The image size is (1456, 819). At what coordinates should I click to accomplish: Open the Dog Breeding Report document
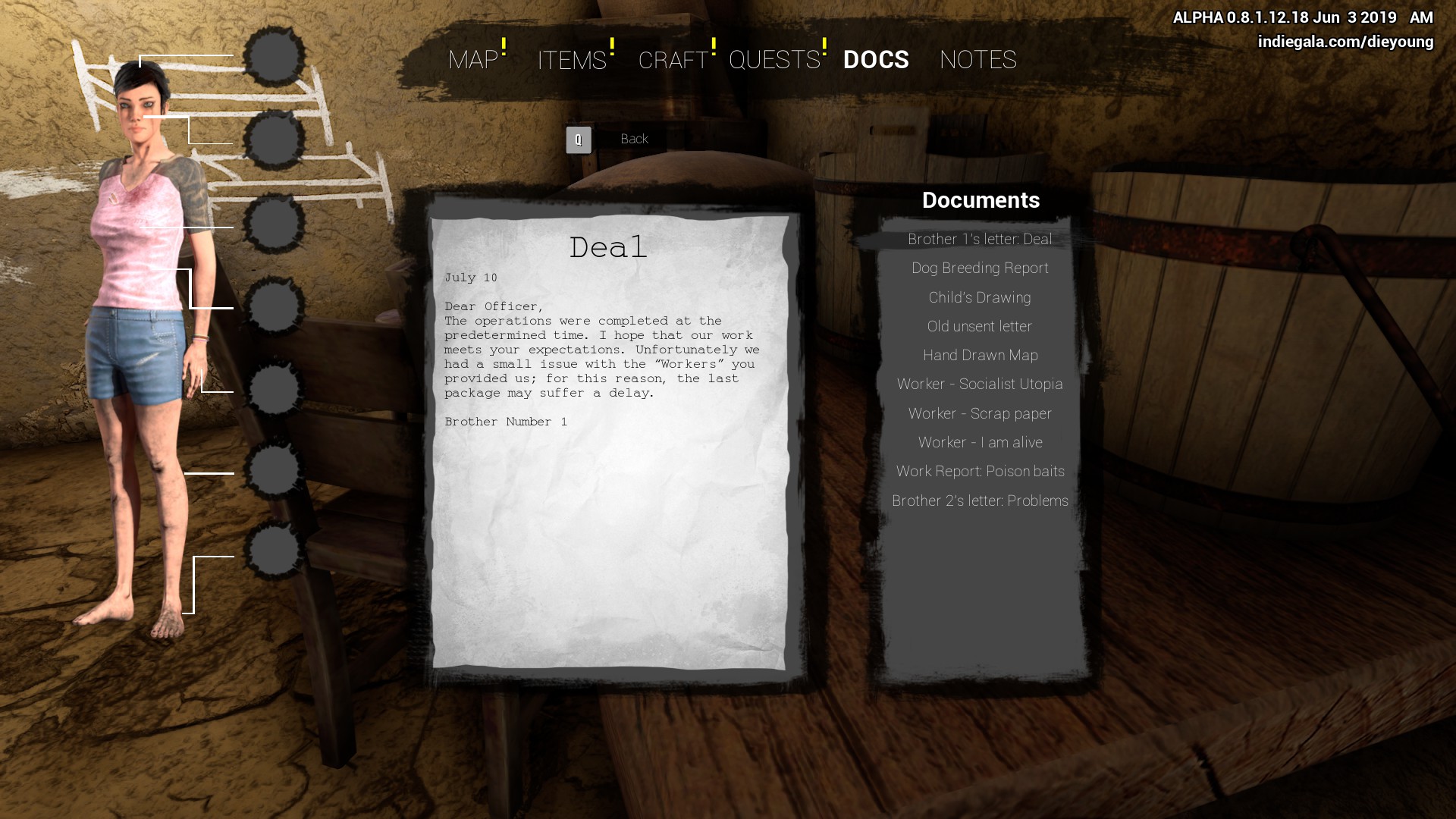pyautogui.click(x=980, y=268)
